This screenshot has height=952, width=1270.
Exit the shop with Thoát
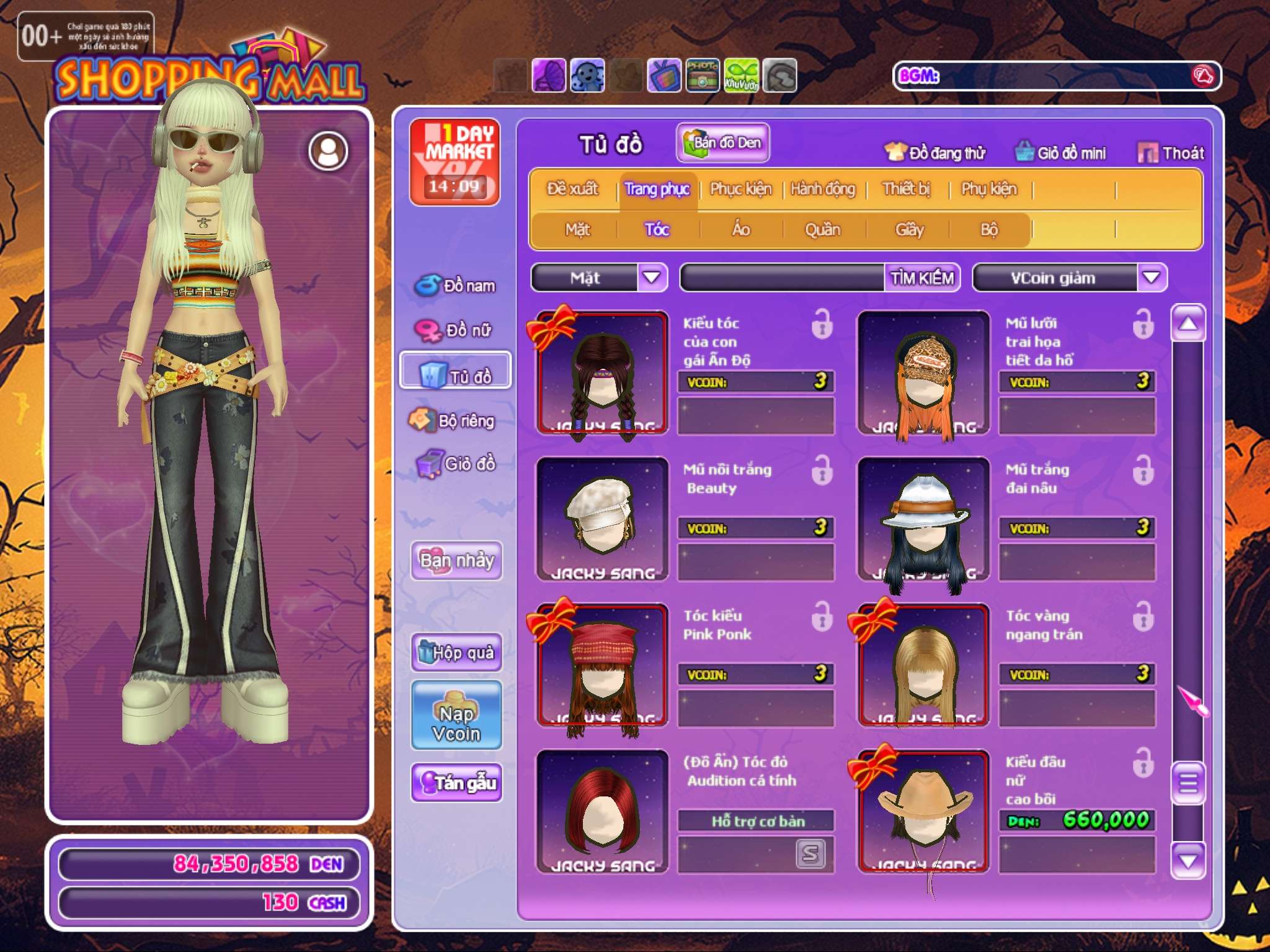(1171, 152)
